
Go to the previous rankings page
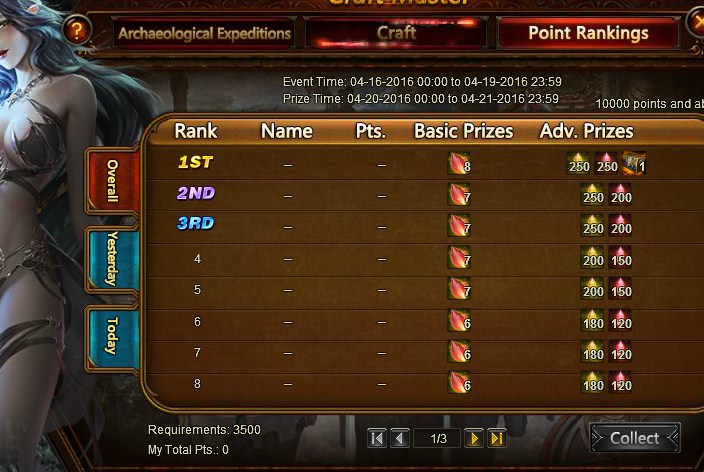(x=400, y=438)
